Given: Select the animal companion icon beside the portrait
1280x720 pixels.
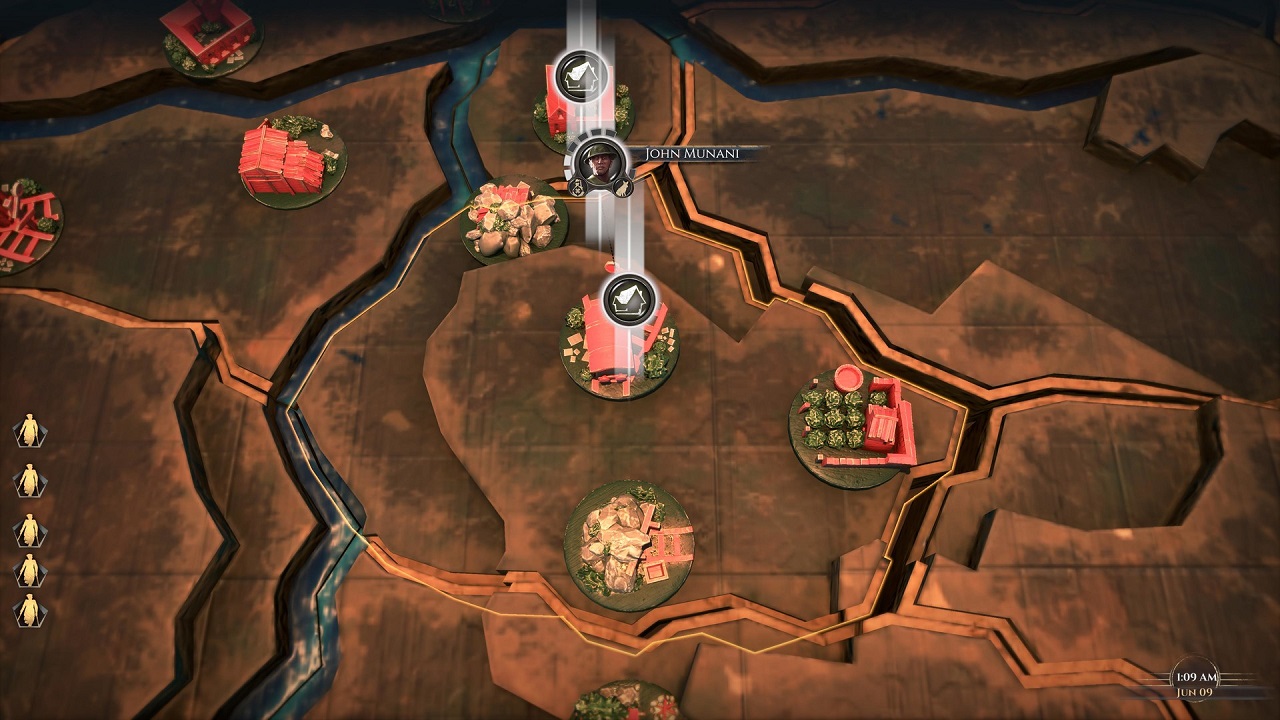Looking at the screenshot, I should click(624, 188).
